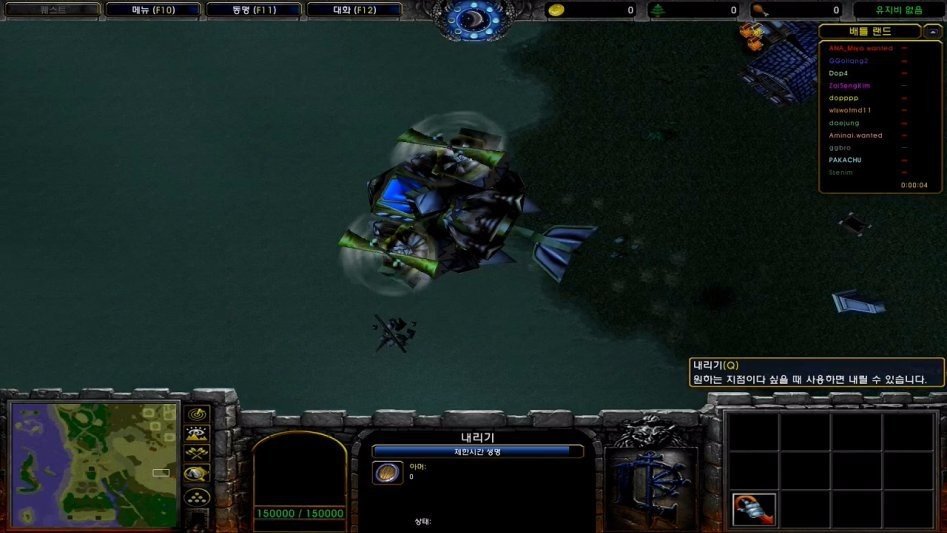Click the gold resource icon
The width and height of the screenshot is (947, 533).
point(557,10)
